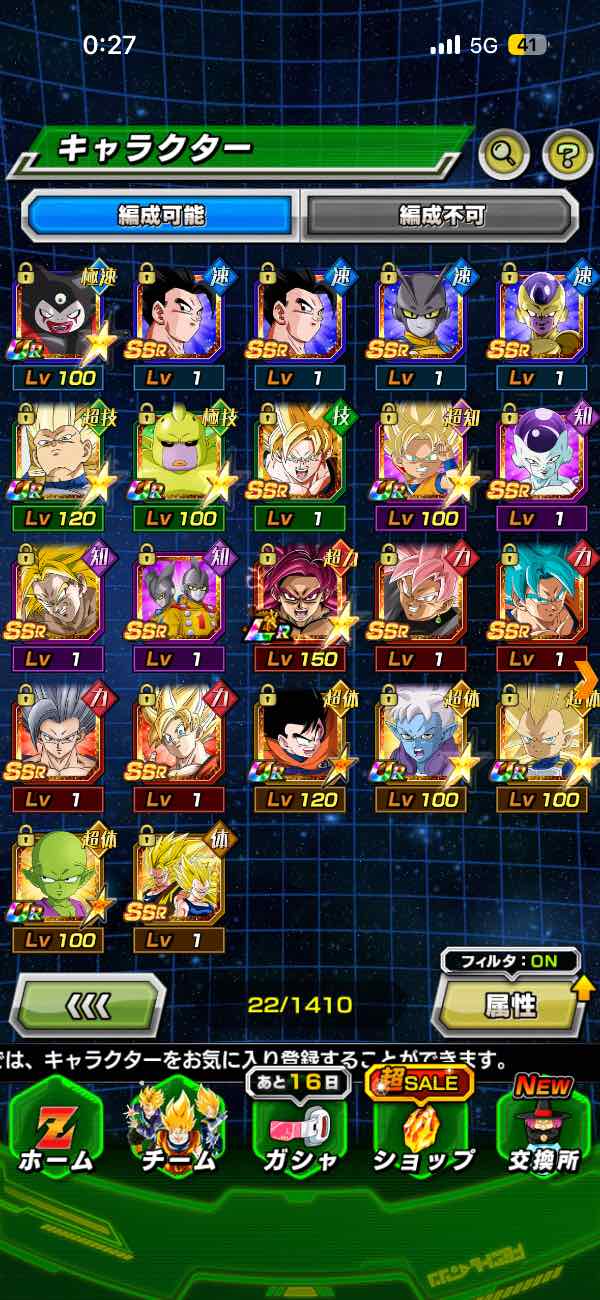Switch to the 編成不可 tab
This screenshot has height=1300, width=600.
pos(441,215)
